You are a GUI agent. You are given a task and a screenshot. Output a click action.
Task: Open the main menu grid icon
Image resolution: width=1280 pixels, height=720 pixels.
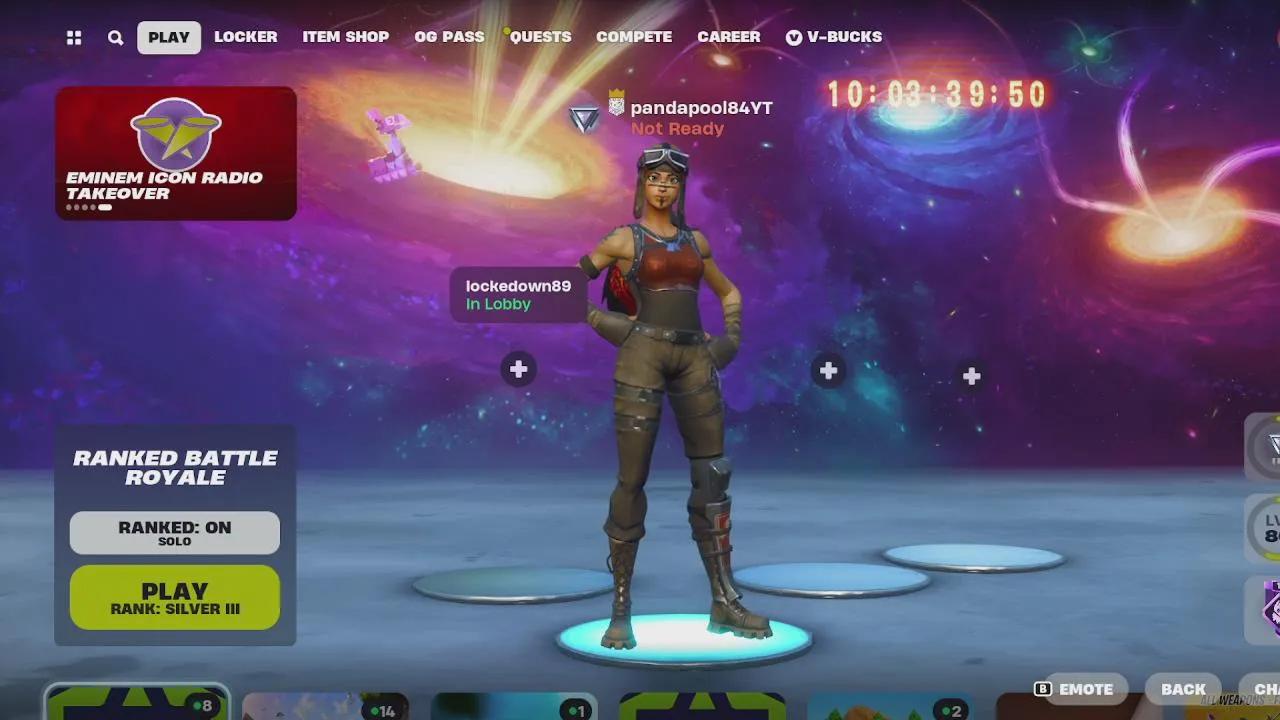tap(73, 37)
